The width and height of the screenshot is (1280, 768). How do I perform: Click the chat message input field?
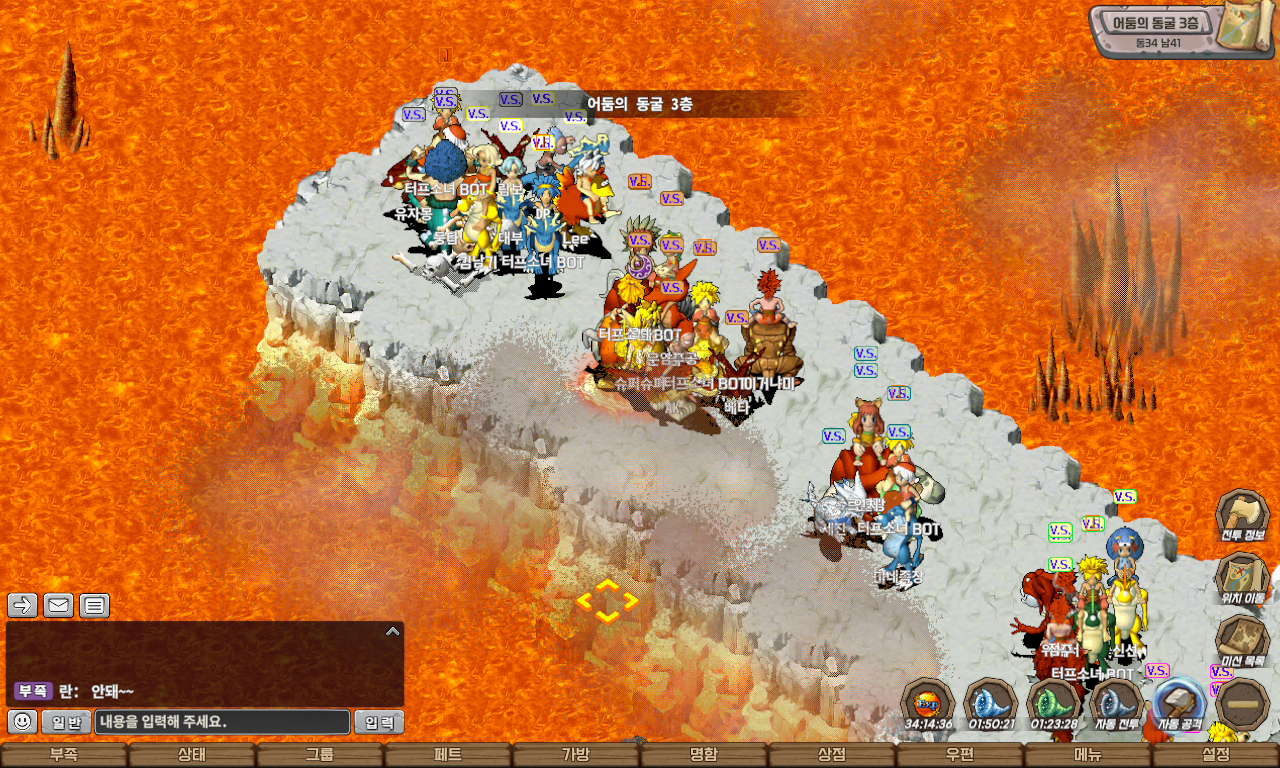click(x=222, y=722)
